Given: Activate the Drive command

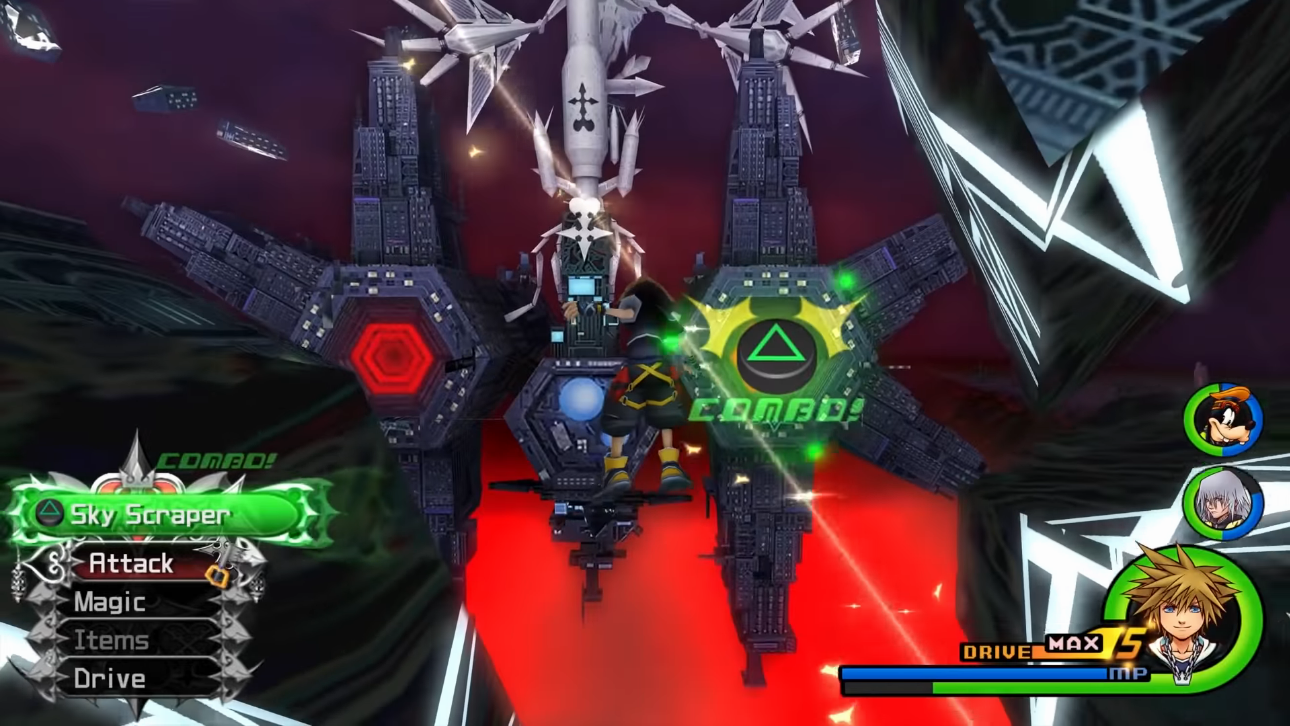Looking at the screenshot, I should click(109, 679).
